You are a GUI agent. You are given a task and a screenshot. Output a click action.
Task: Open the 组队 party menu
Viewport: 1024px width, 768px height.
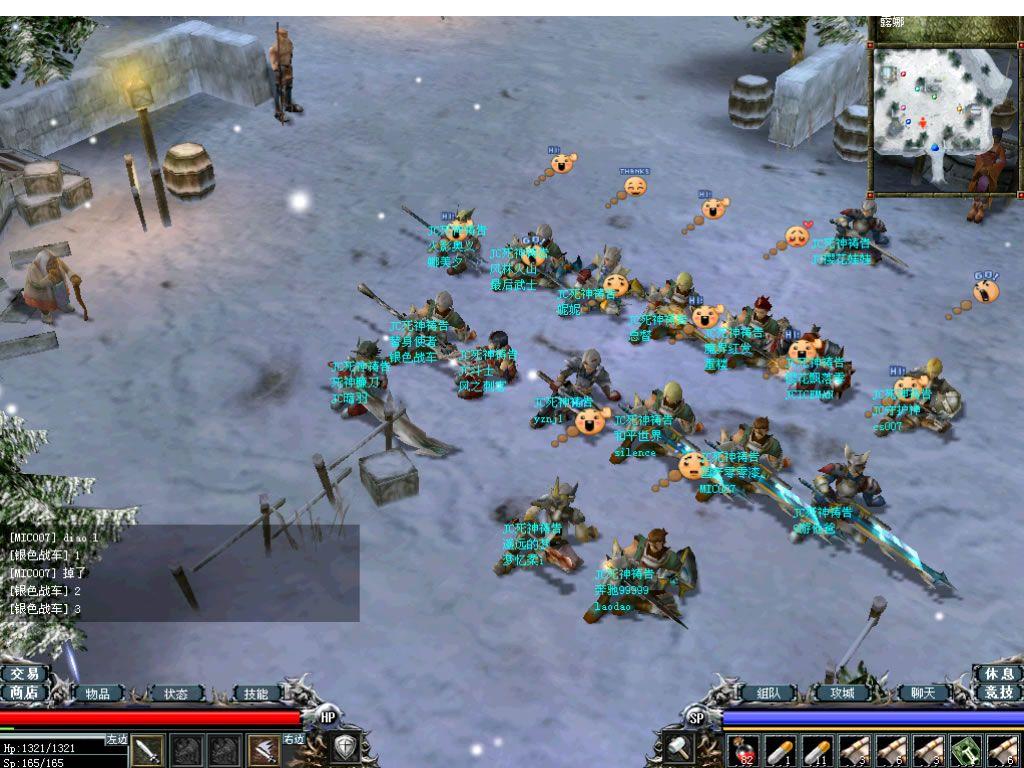click(768, 693)
